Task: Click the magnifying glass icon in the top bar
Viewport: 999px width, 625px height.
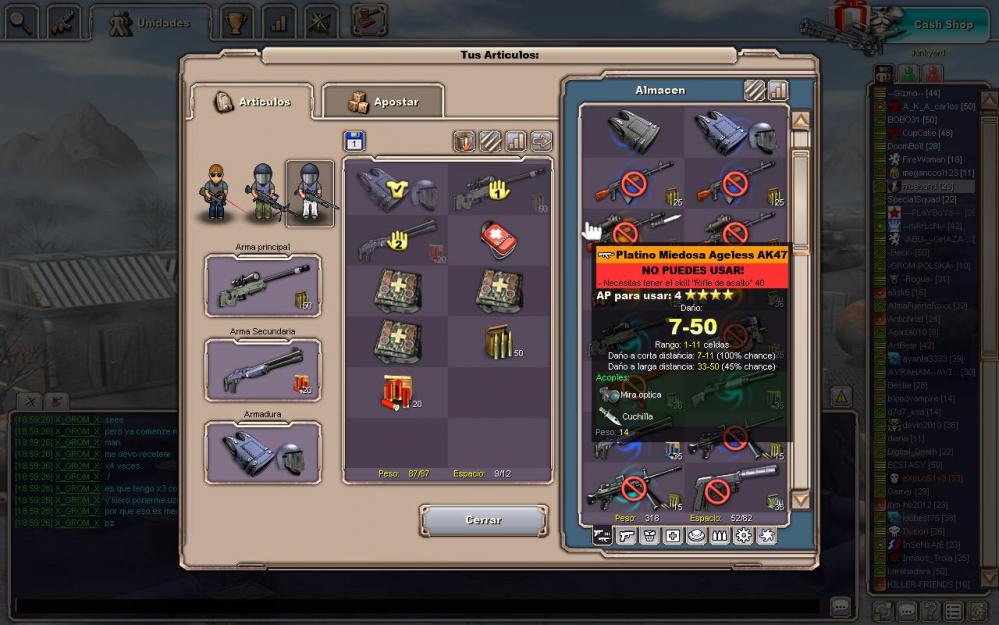Action: coord(21,19)
